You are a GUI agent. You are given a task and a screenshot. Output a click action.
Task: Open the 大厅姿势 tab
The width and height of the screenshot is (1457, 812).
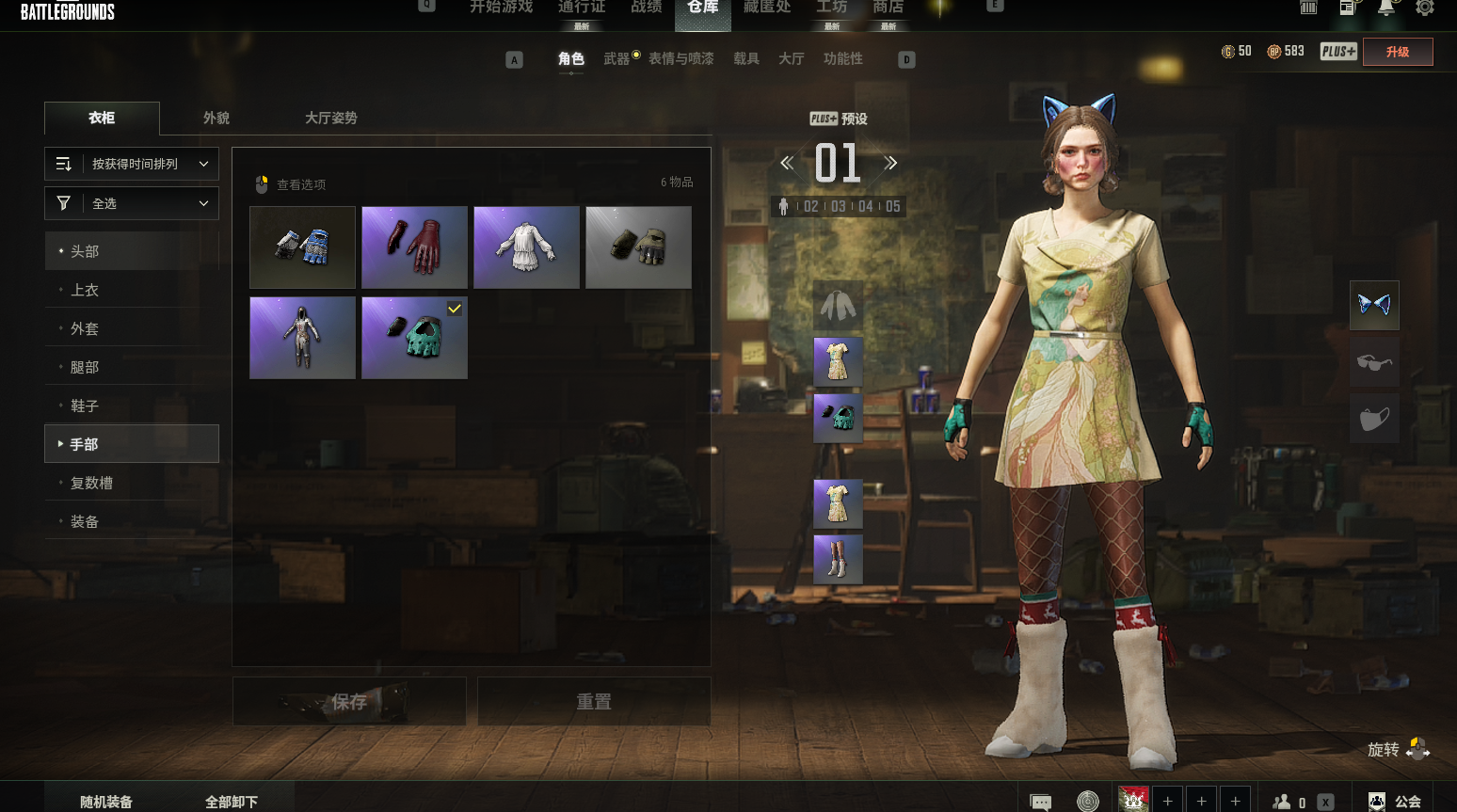(330, 118)
